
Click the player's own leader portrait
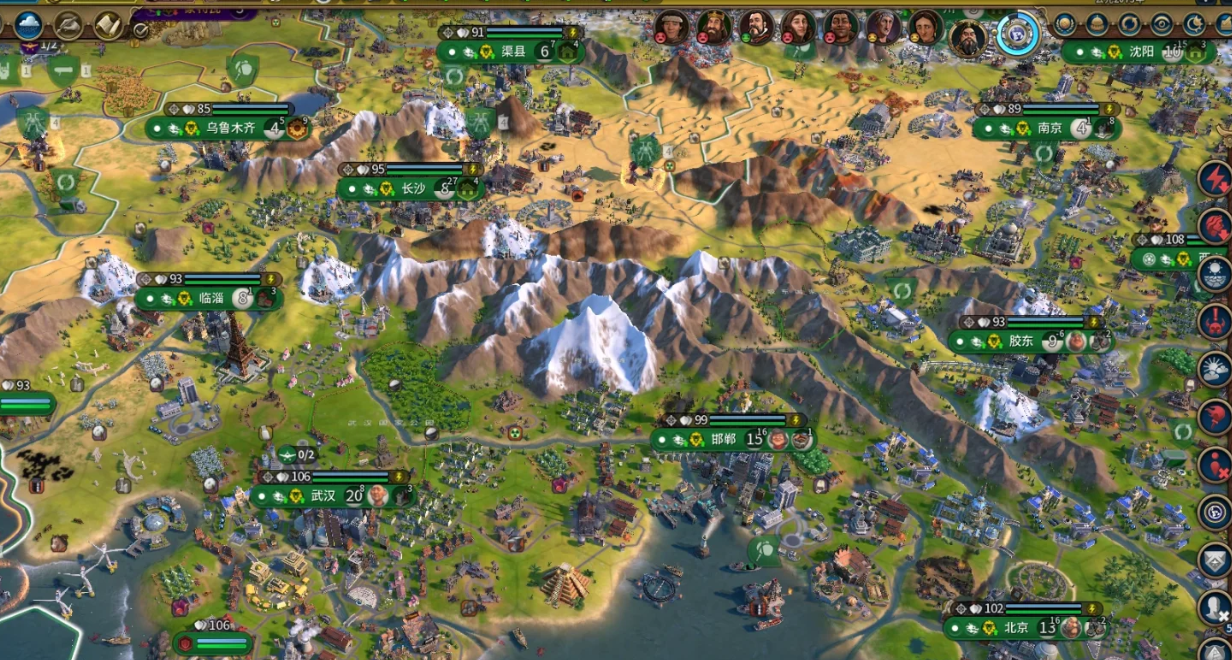pos(967,38)
